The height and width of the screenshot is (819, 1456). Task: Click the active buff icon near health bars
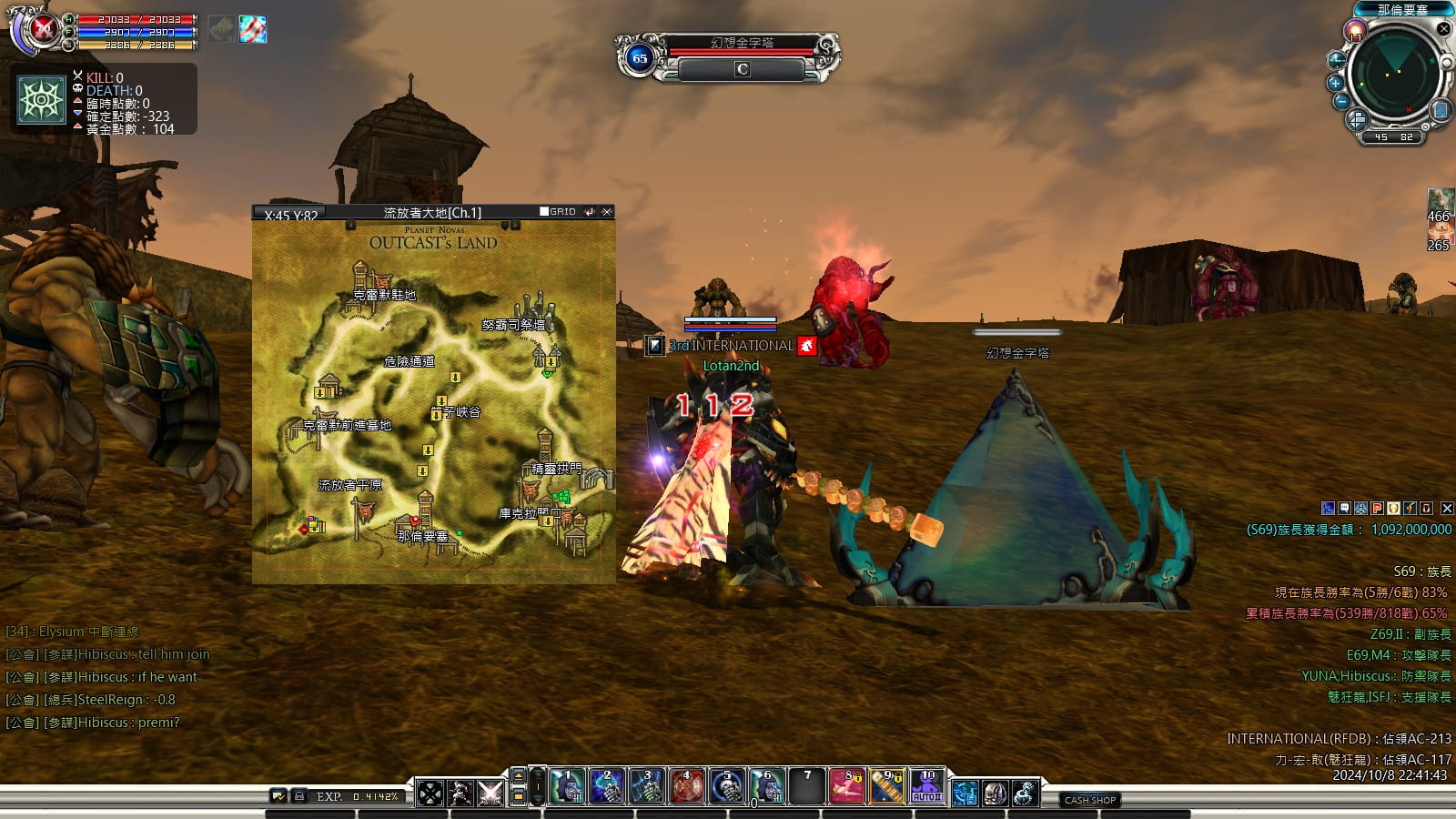coord(253,29)
